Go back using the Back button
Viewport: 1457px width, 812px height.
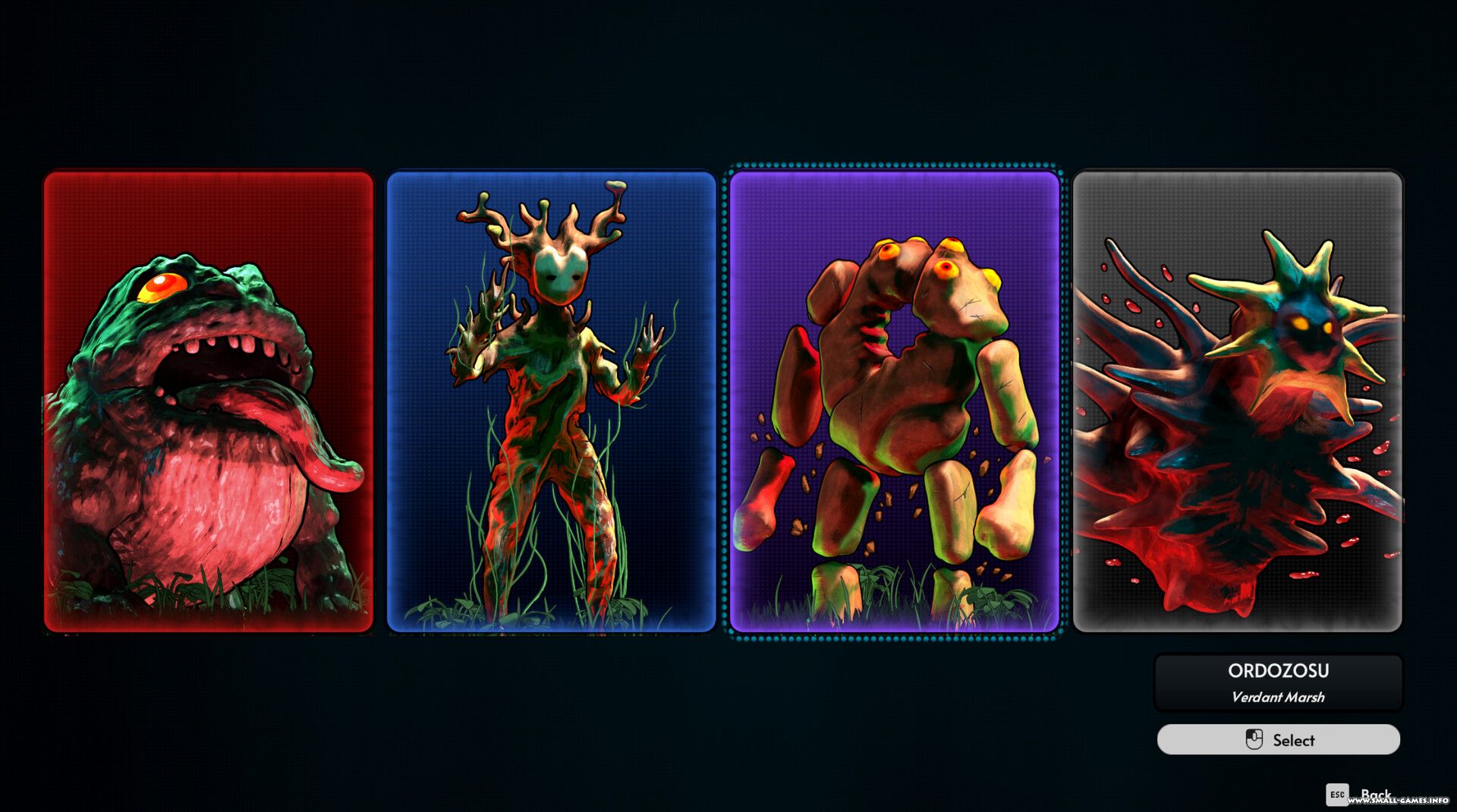[1358, 794]
